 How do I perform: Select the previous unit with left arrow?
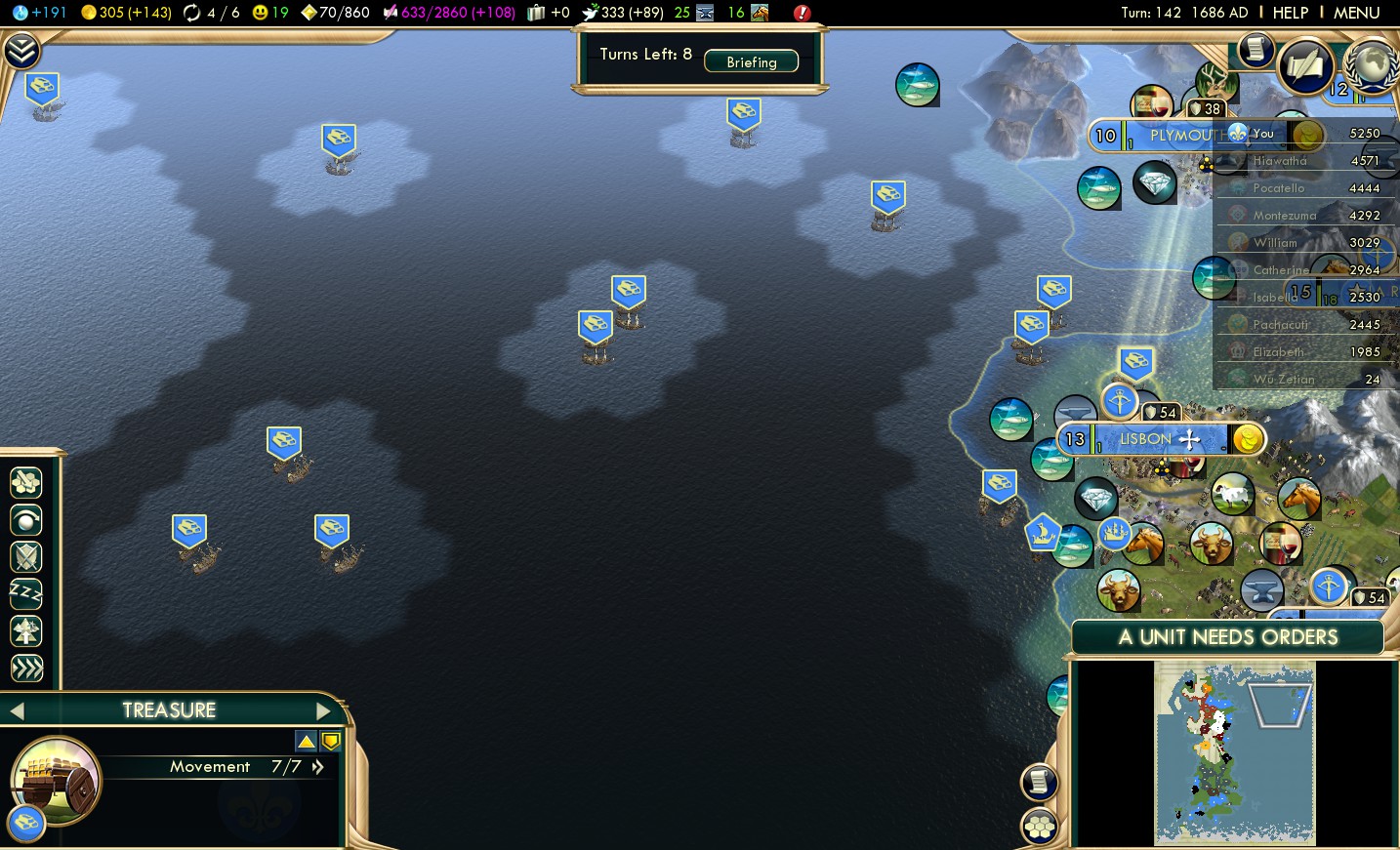click(x=17, y=710)
